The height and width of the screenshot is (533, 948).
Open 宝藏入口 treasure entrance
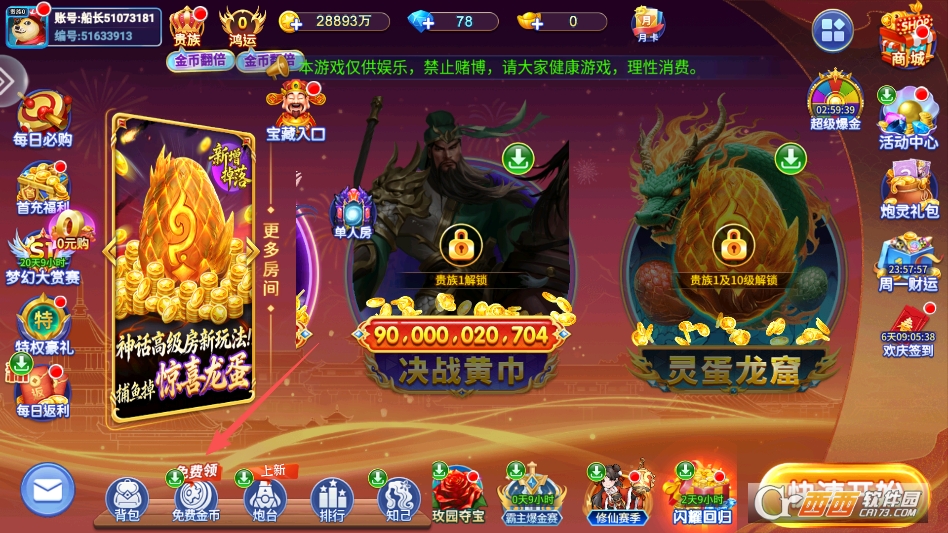(x=295, y=110)
